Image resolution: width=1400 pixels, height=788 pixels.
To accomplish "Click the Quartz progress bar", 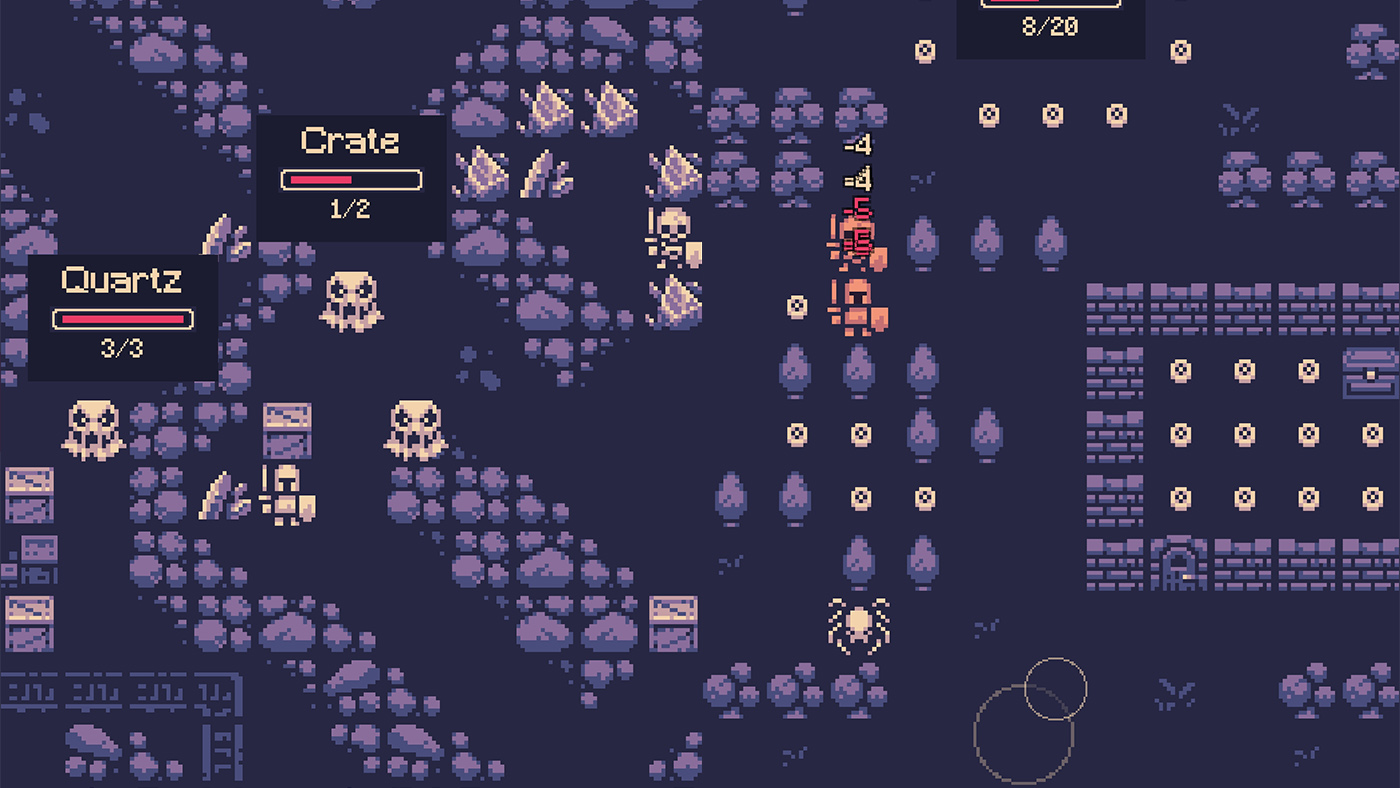I will coord(122,320).
